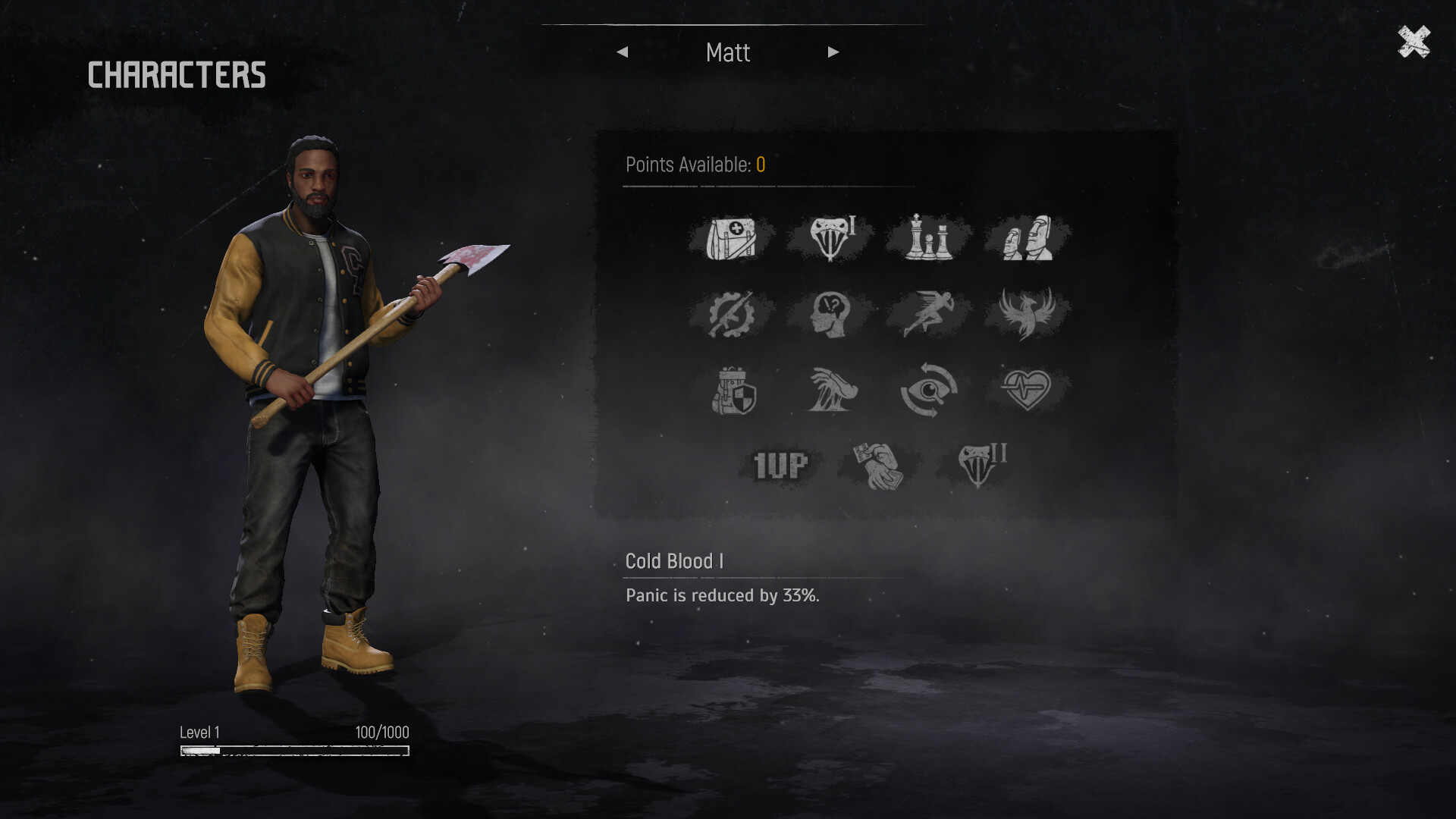Click the eye with arrows perception skill
This screenshot has height=819, width=1456.
(x=928, y=390)
